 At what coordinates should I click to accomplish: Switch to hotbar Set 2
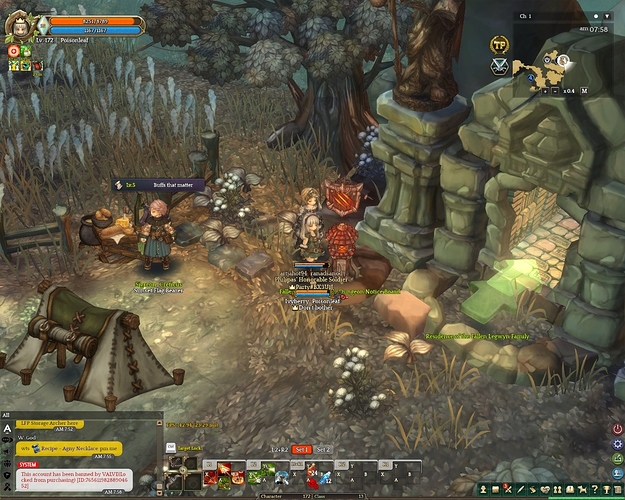(323, 450)
